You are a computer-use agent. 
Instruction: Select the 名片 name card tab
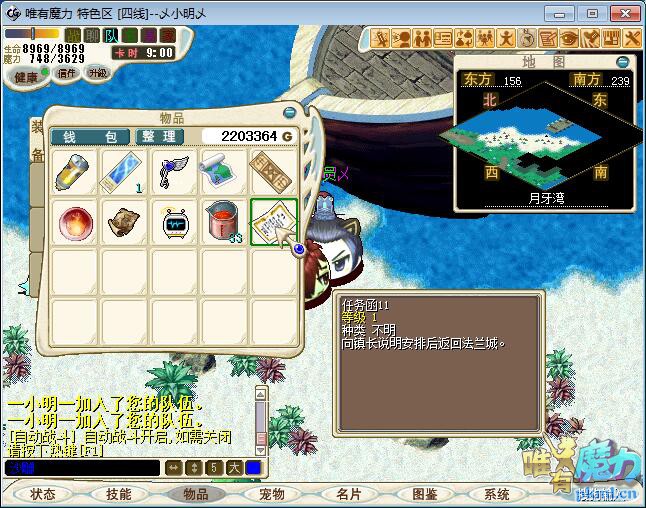click(349, 494)
